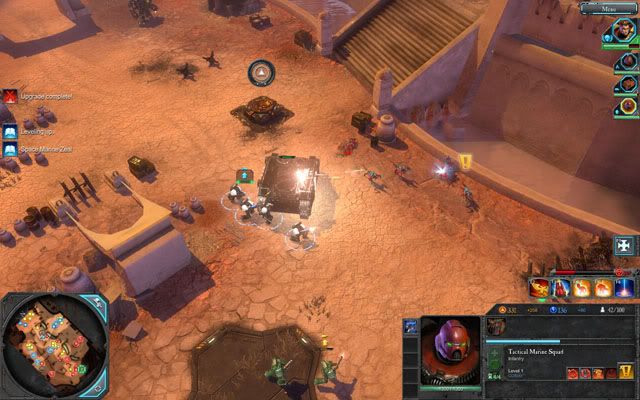640x400 pixels.
Task: Click the Upgrade complete notification icon
Action: [9, 97]
